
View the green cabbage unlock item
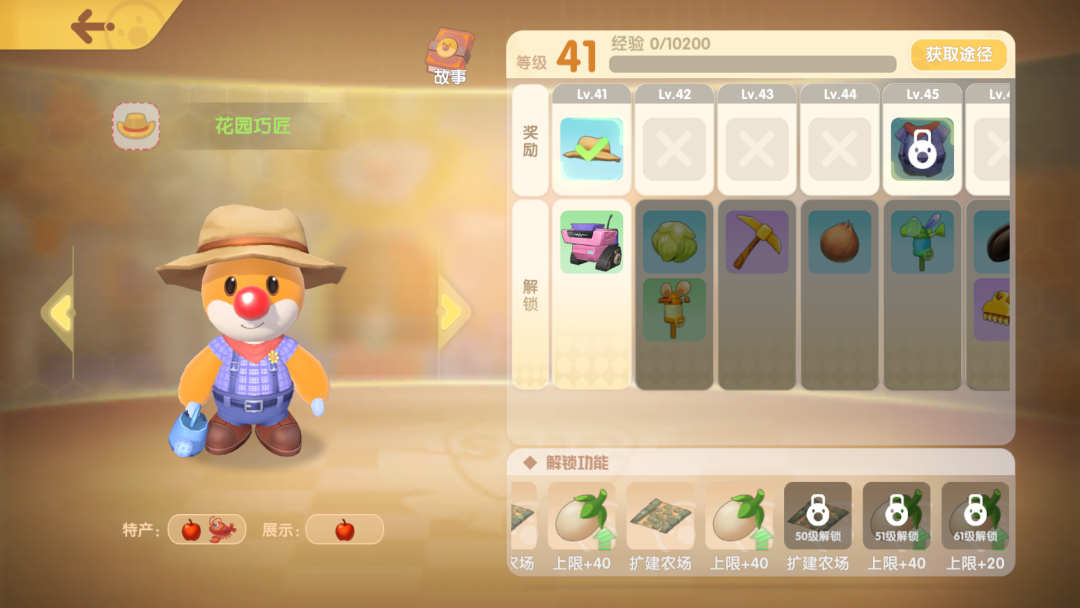(674, 241)
